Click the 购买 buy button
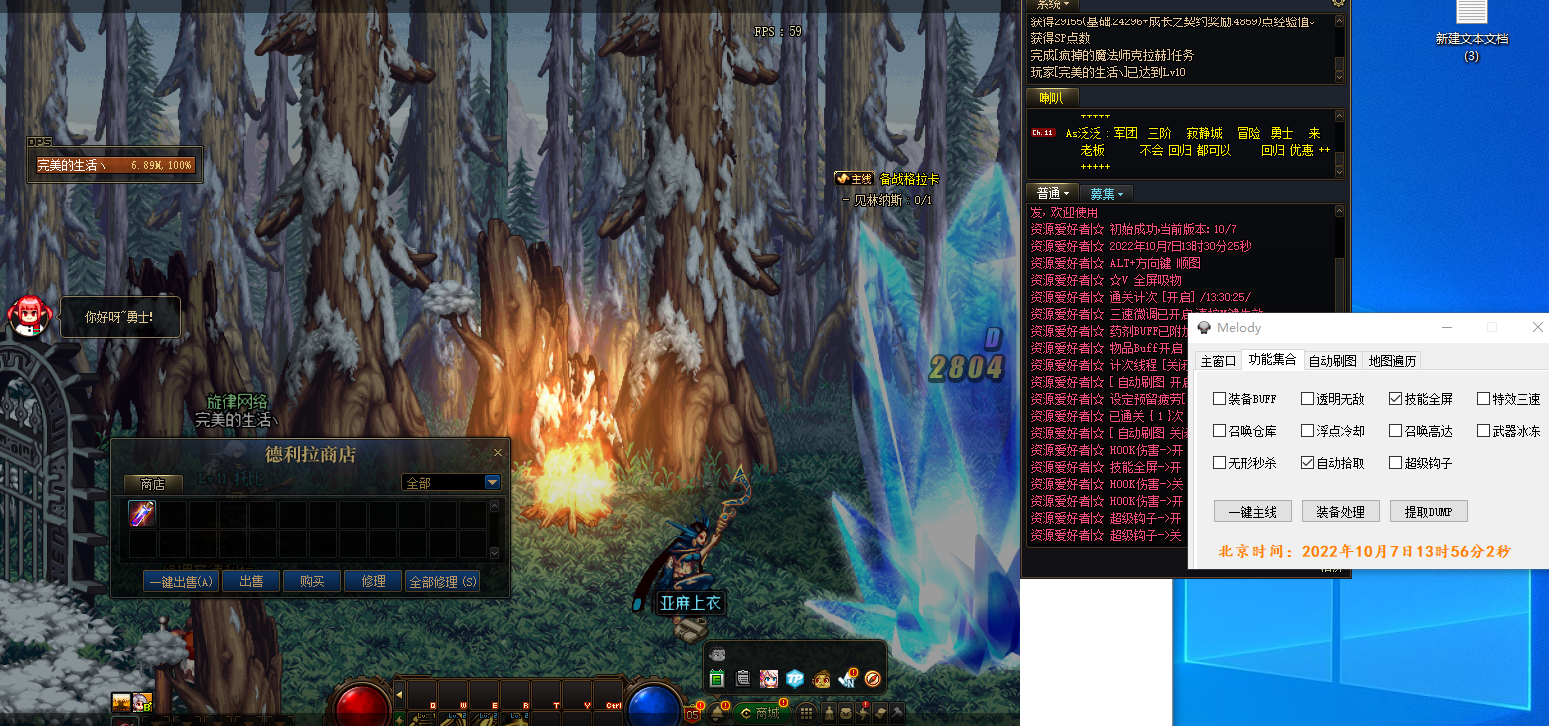 pos(311,581)
